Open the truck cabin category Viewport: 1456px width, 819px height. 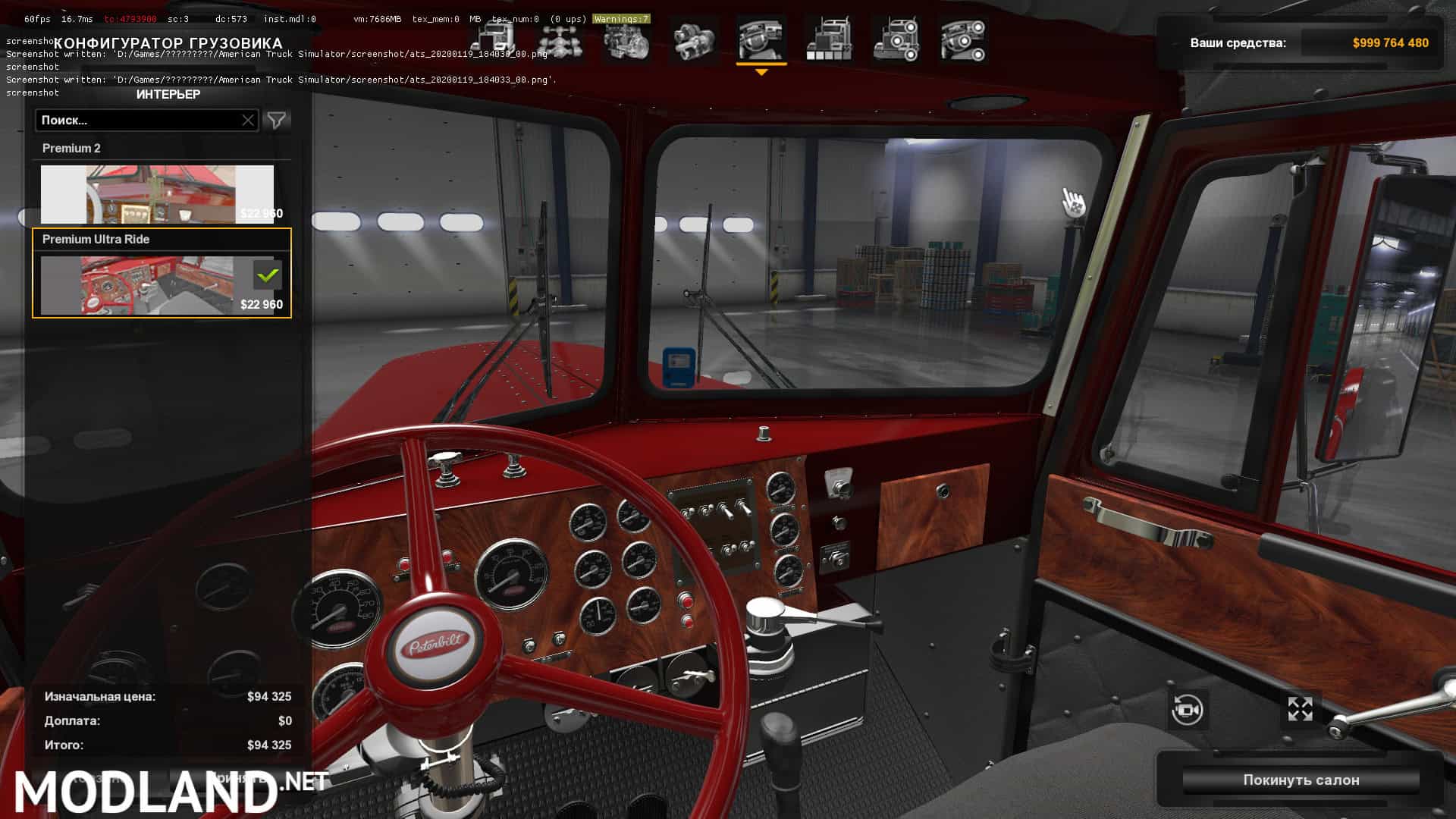pyautogui.click(x=493, y=39)
